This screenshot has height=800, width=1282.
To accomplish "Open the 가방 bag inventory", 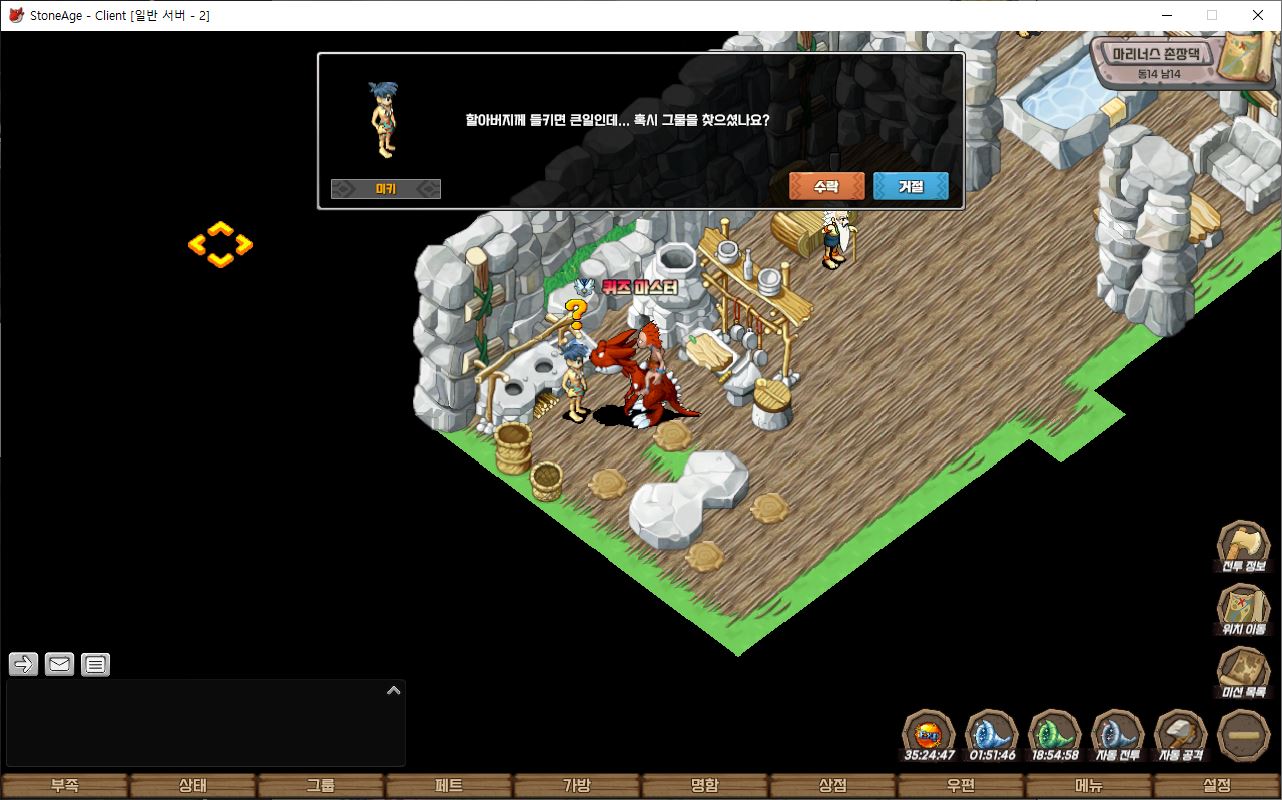I will (x=577, y=786).
